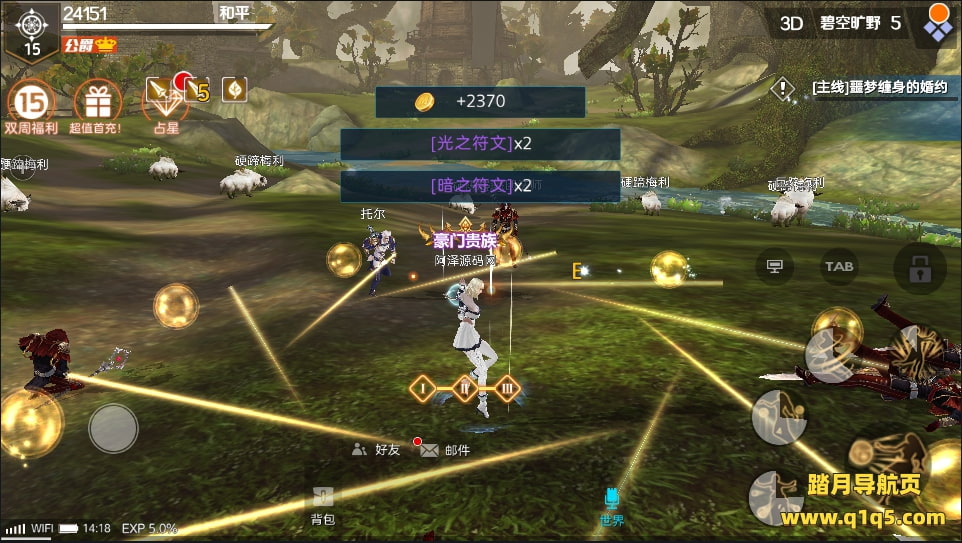Touch the virtual movement joystick
The height and width of the screenshot is (543, 962).
click(x=113, y=428)
